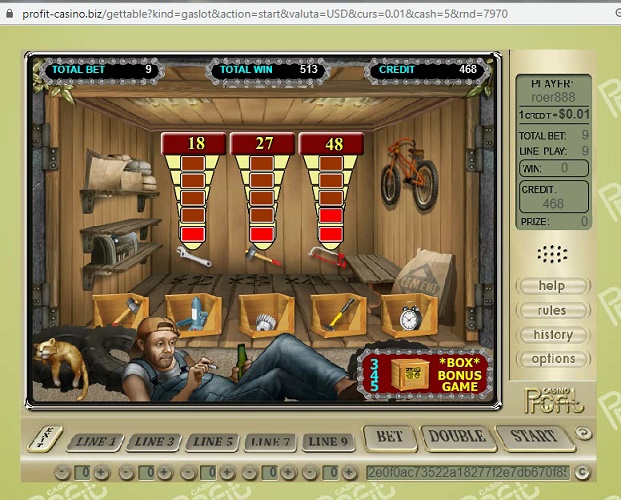Select the LINE 9 button
The height and width of the screenshot is (500, 621).
click(329, 441)
